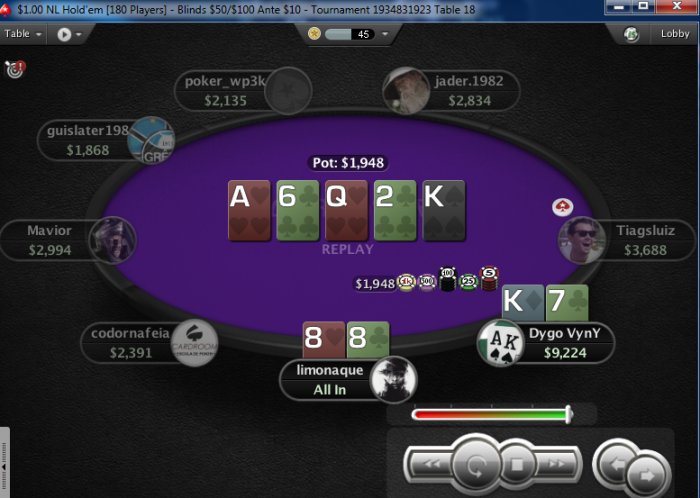Select player limonaque's seat
Viewport: 700px width, 498px height.
(330, 380)
